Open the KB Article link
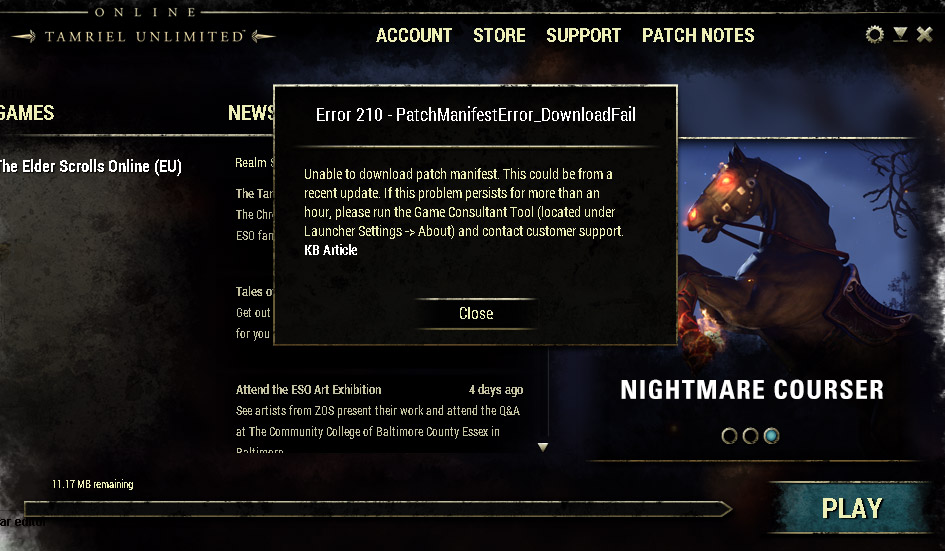 pyautogui.click(x=330, y=250)
